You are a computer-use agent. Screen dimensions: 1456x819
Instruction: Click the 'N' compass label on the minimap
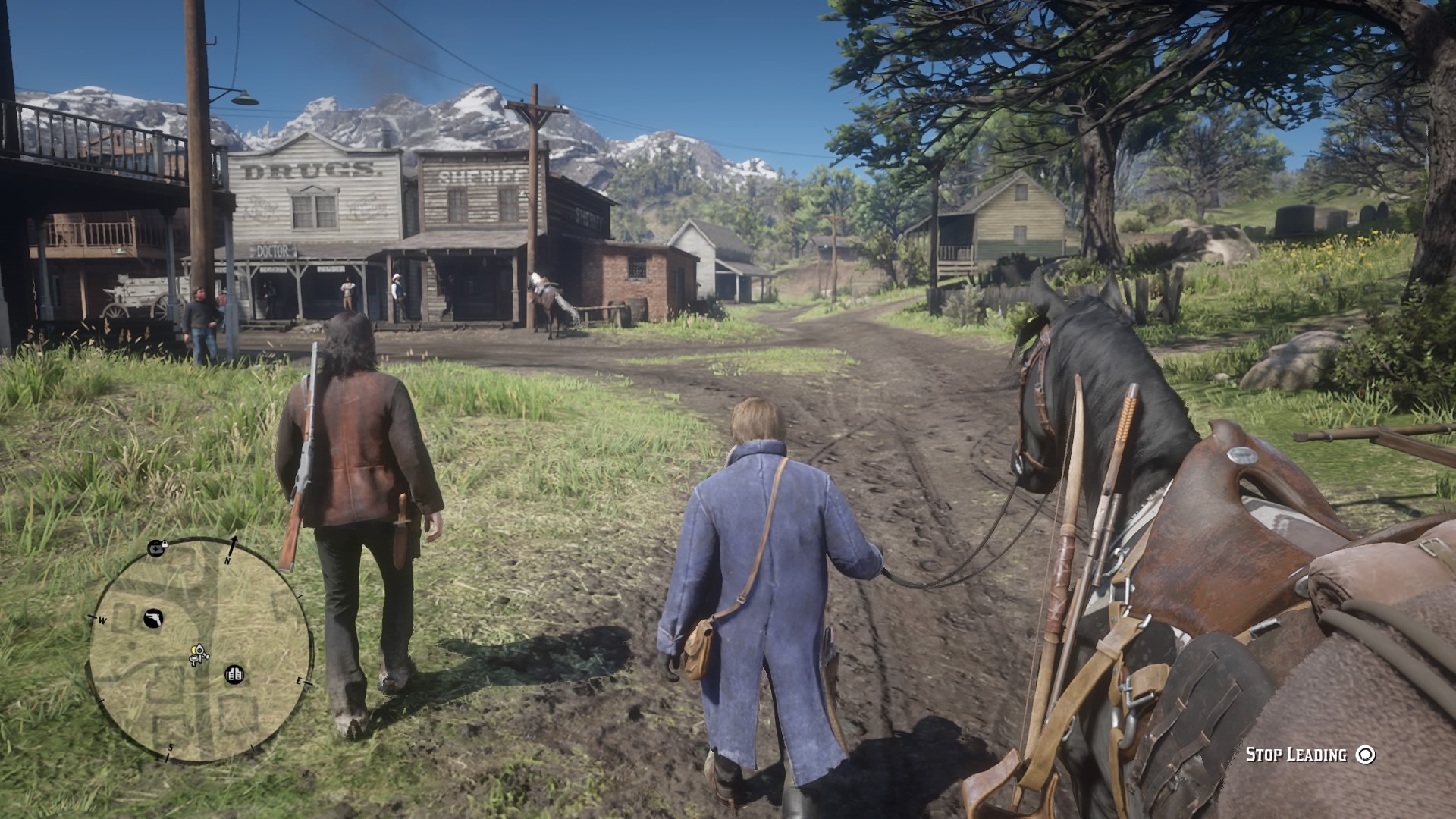pos(227,560)
